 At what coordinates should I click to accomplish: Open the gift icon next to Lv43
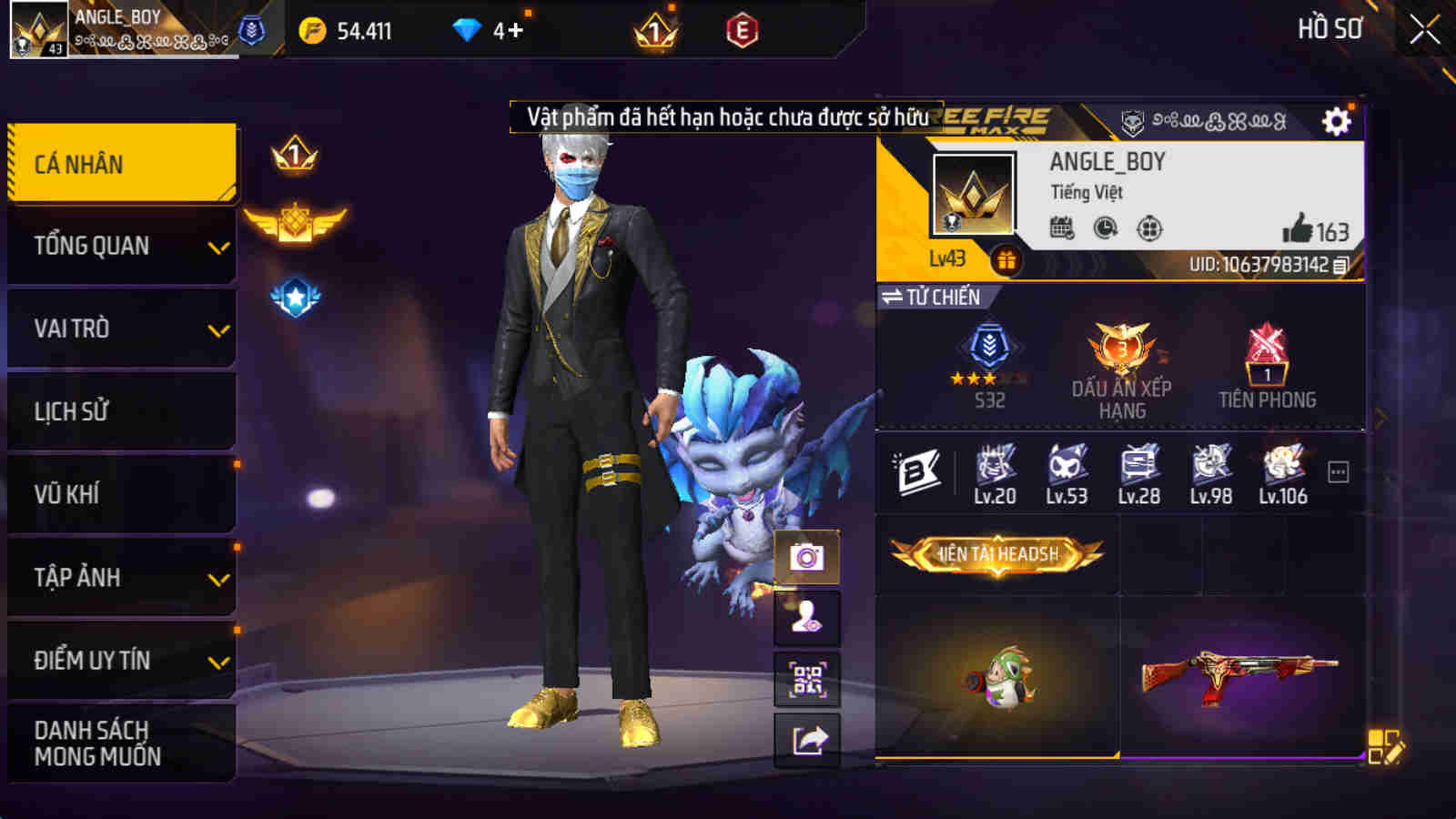(1007, 259)
